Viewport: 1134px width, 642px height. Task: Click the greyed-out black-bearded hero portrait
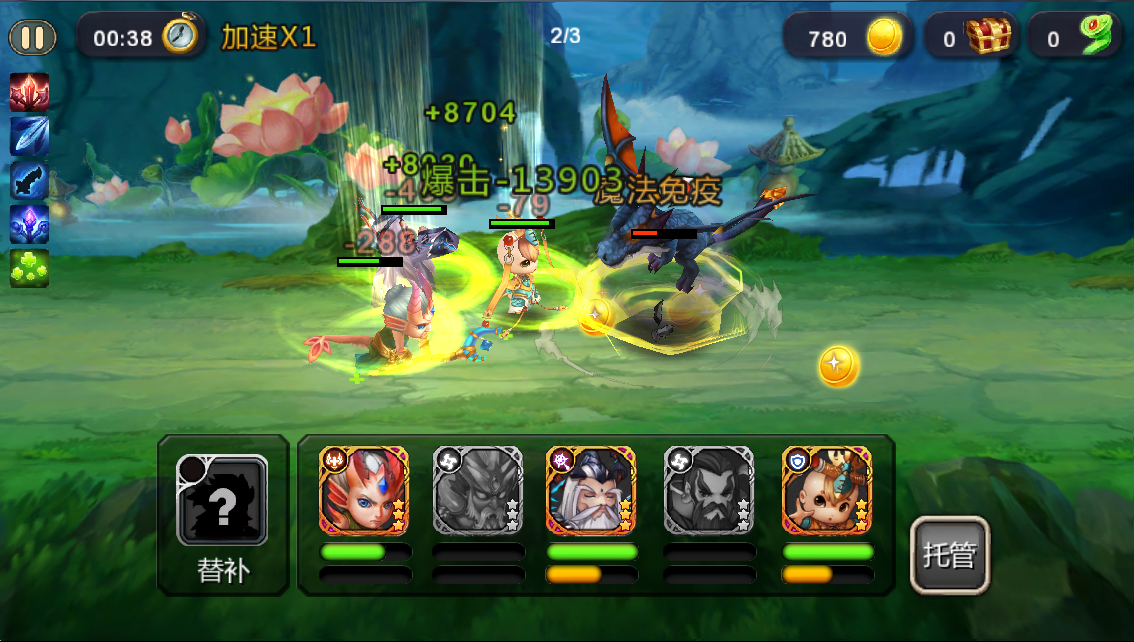point(709,490)
